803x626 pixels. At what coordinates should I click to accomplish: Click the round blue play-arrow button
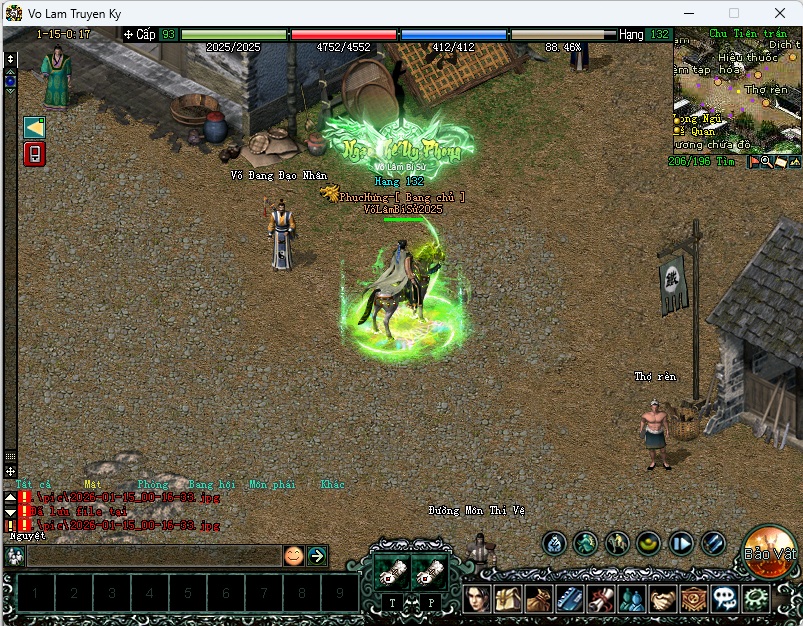click(x=681, y=543)
